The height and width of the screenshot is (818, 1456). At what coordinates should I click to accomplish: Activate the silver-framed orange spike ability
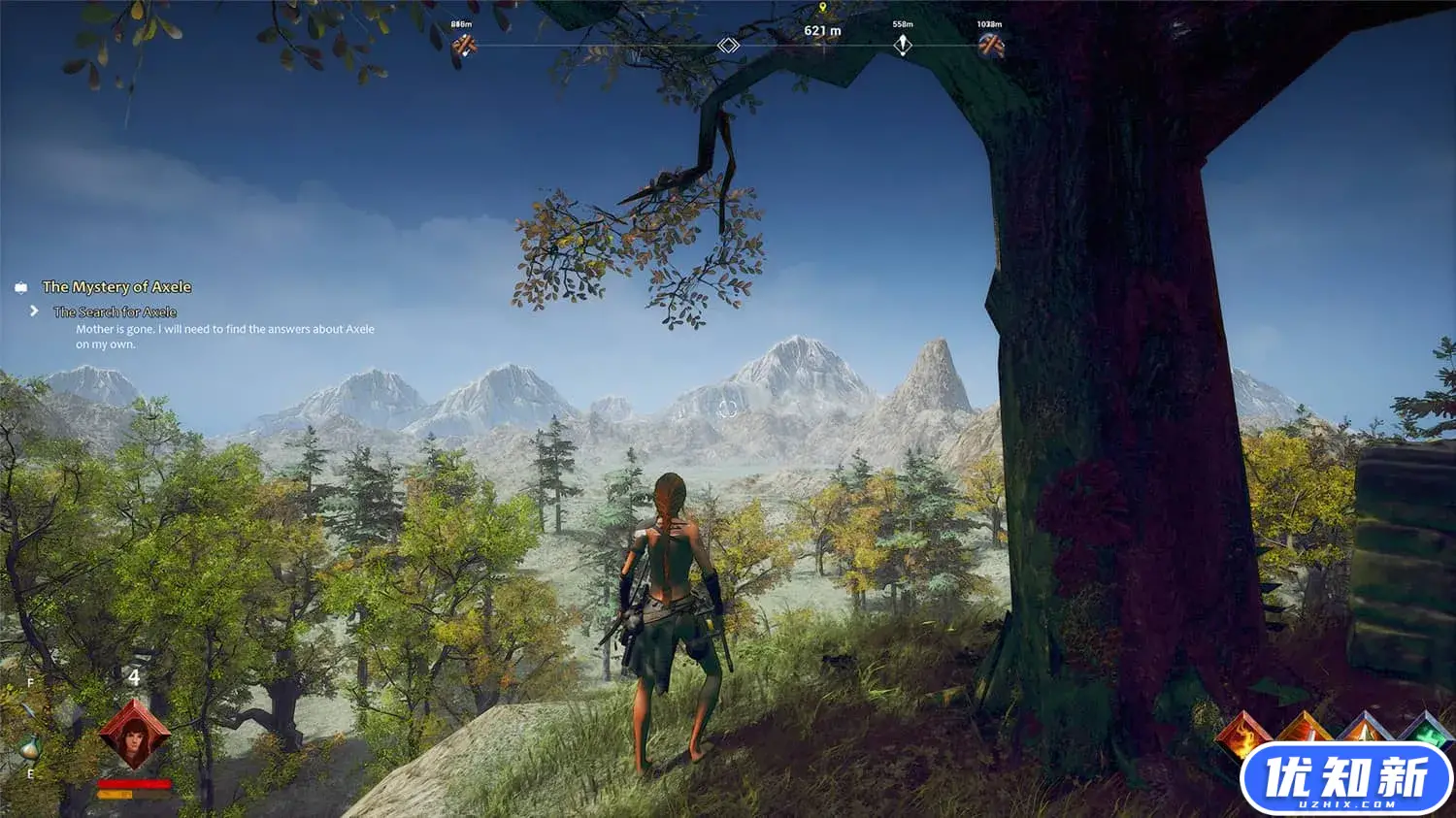(x=1365, y=728)
